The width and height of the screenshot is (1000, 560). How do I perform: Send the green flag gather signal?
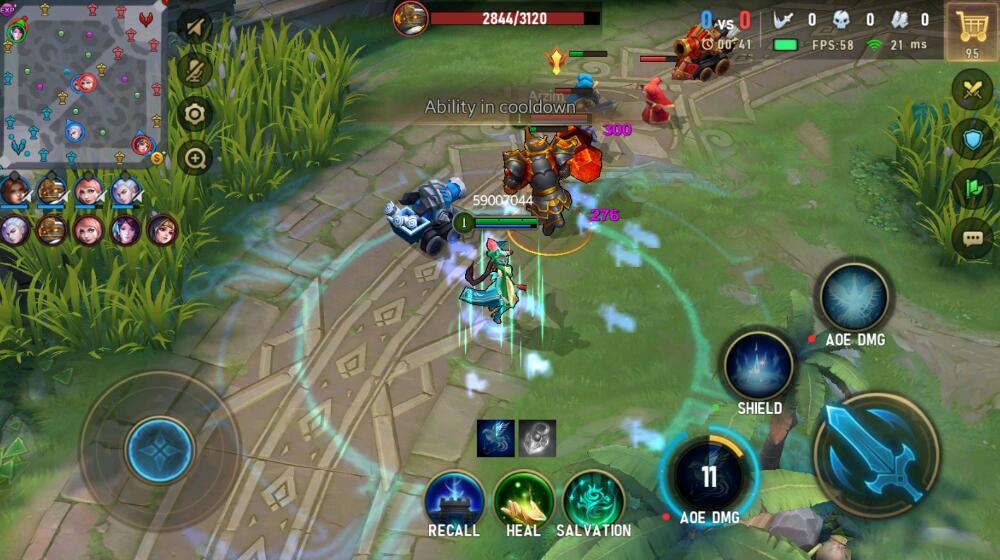972,189
